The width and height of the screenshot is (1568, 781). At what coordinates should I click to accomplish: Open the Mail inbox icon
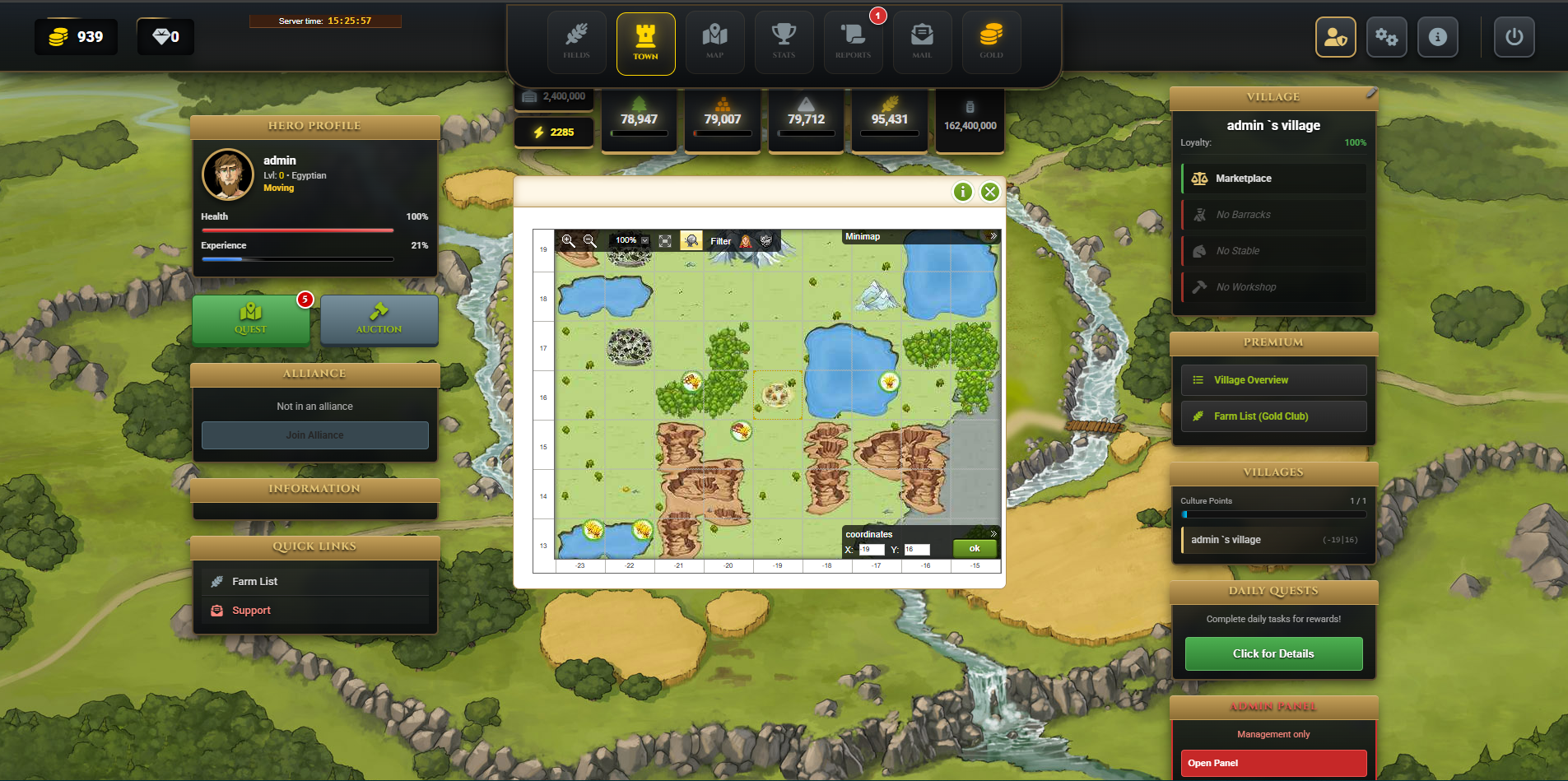tap(922, 41)
